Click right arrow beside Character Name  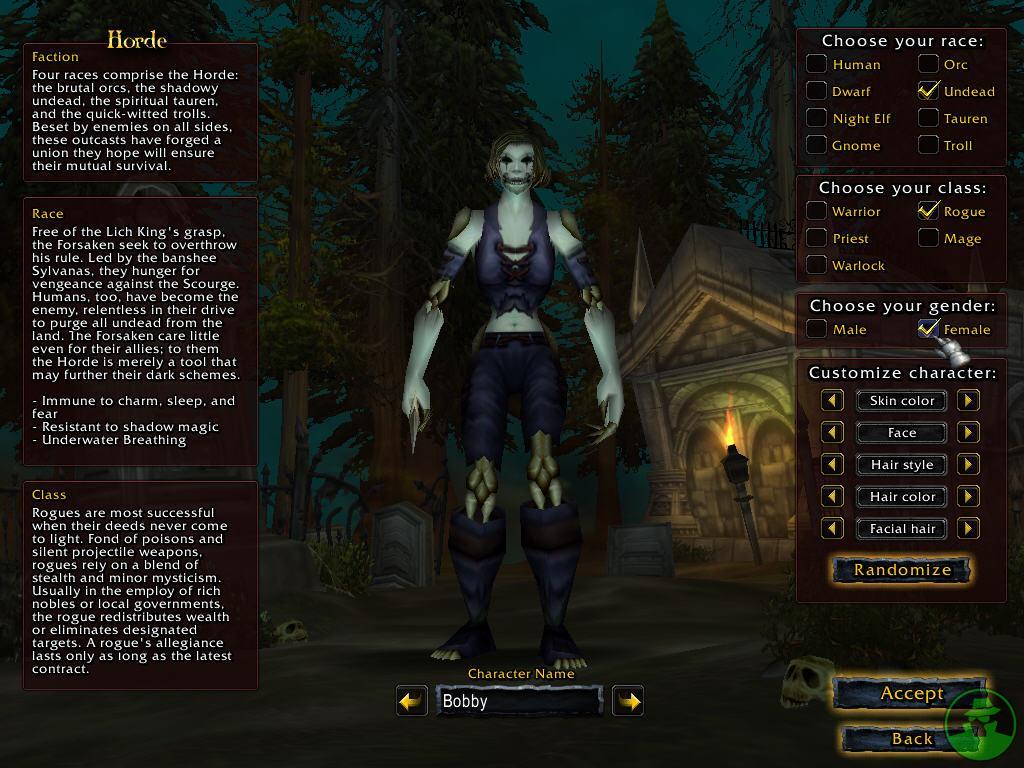[628, 701]
